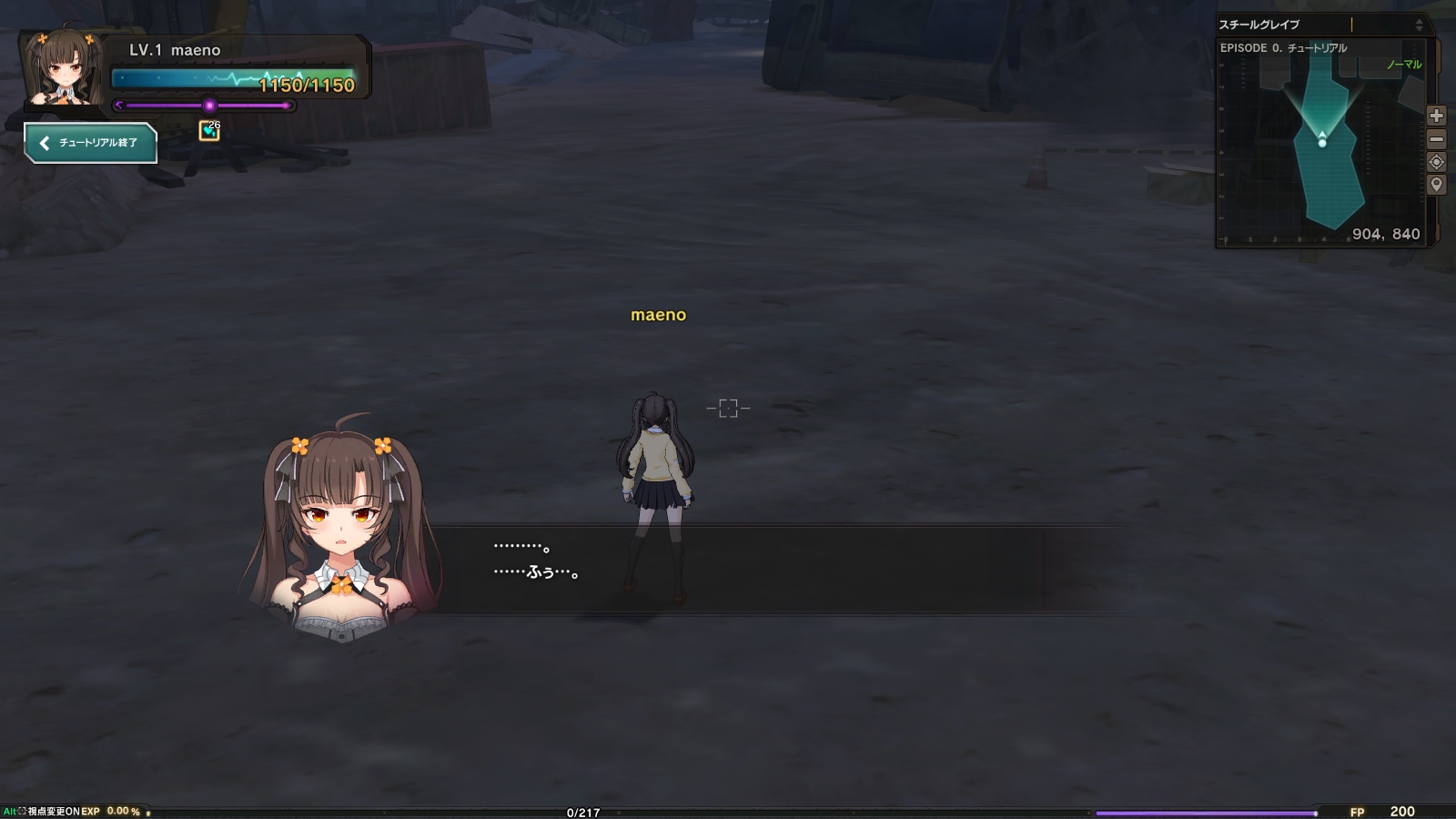Re-center the minimap on the player
1456x819 pixels.
[1436, 163]
